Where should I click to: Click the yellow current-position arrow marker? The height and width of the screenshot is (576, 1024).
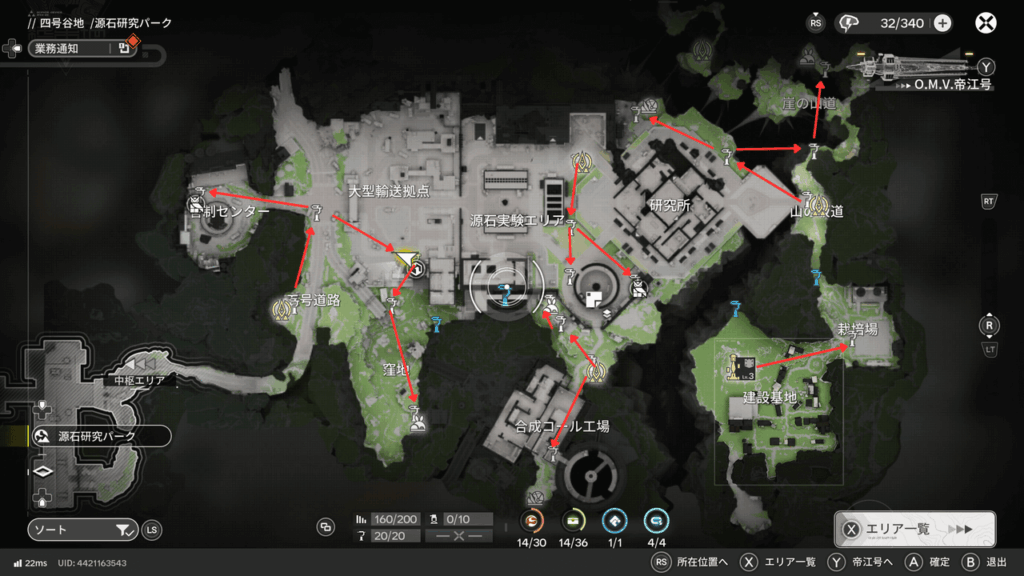point(405,261)
